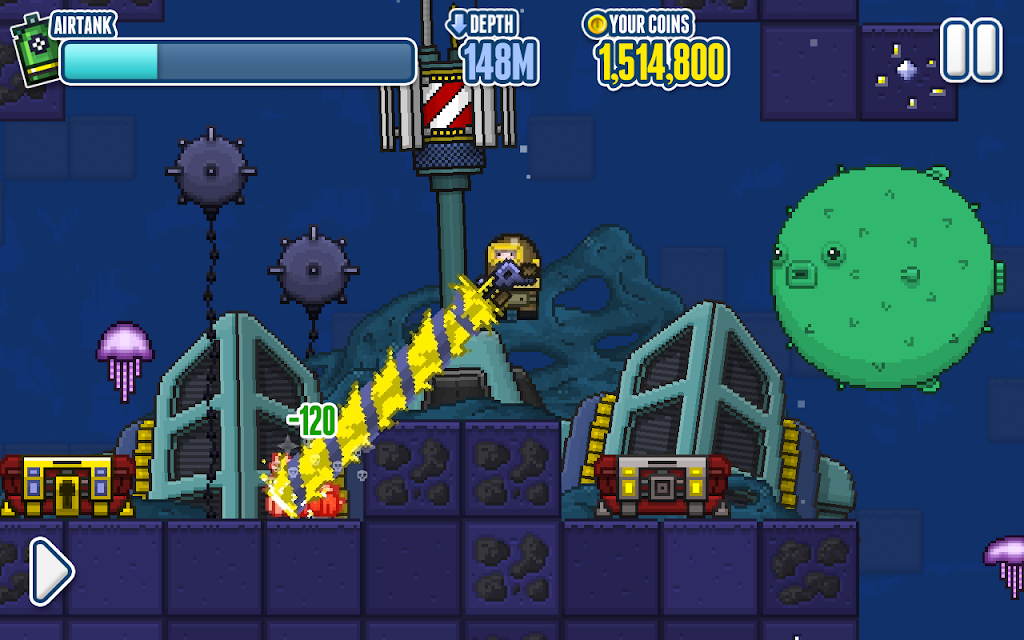Tap the white arrow button
The image size is (1024, 640).
50,571
